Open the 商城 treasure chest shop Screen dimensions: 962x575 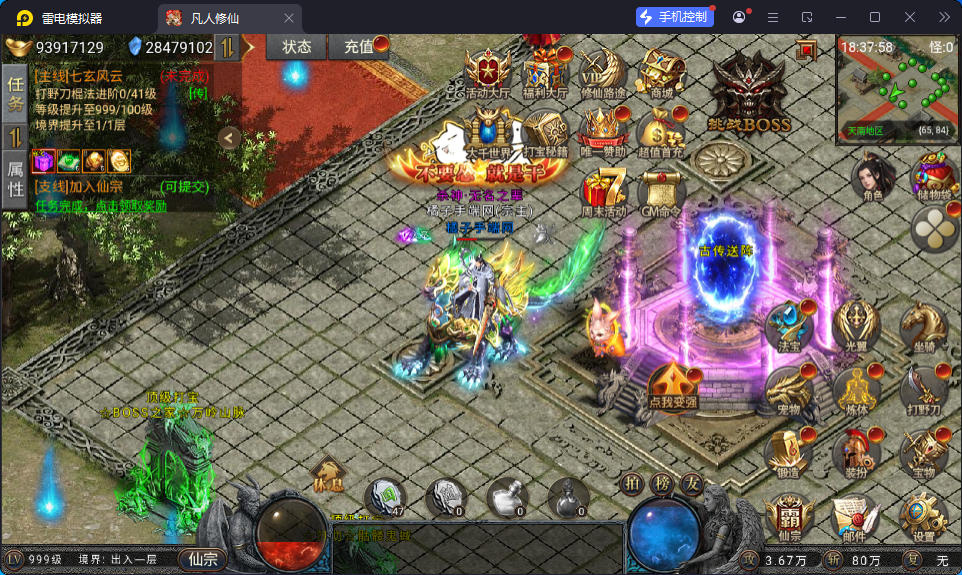point(661,72)
